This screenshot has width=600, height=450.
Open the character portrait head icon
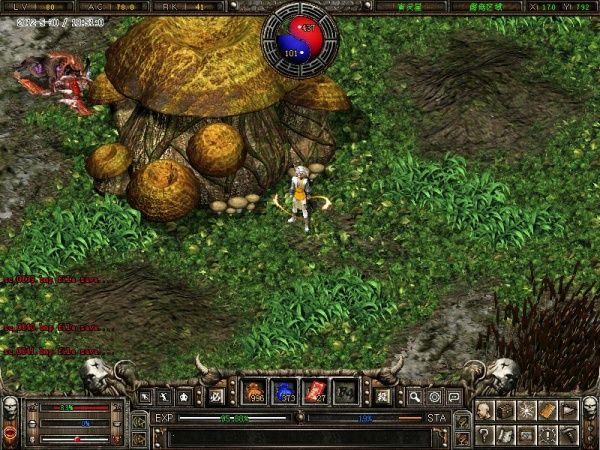point(484,411)
